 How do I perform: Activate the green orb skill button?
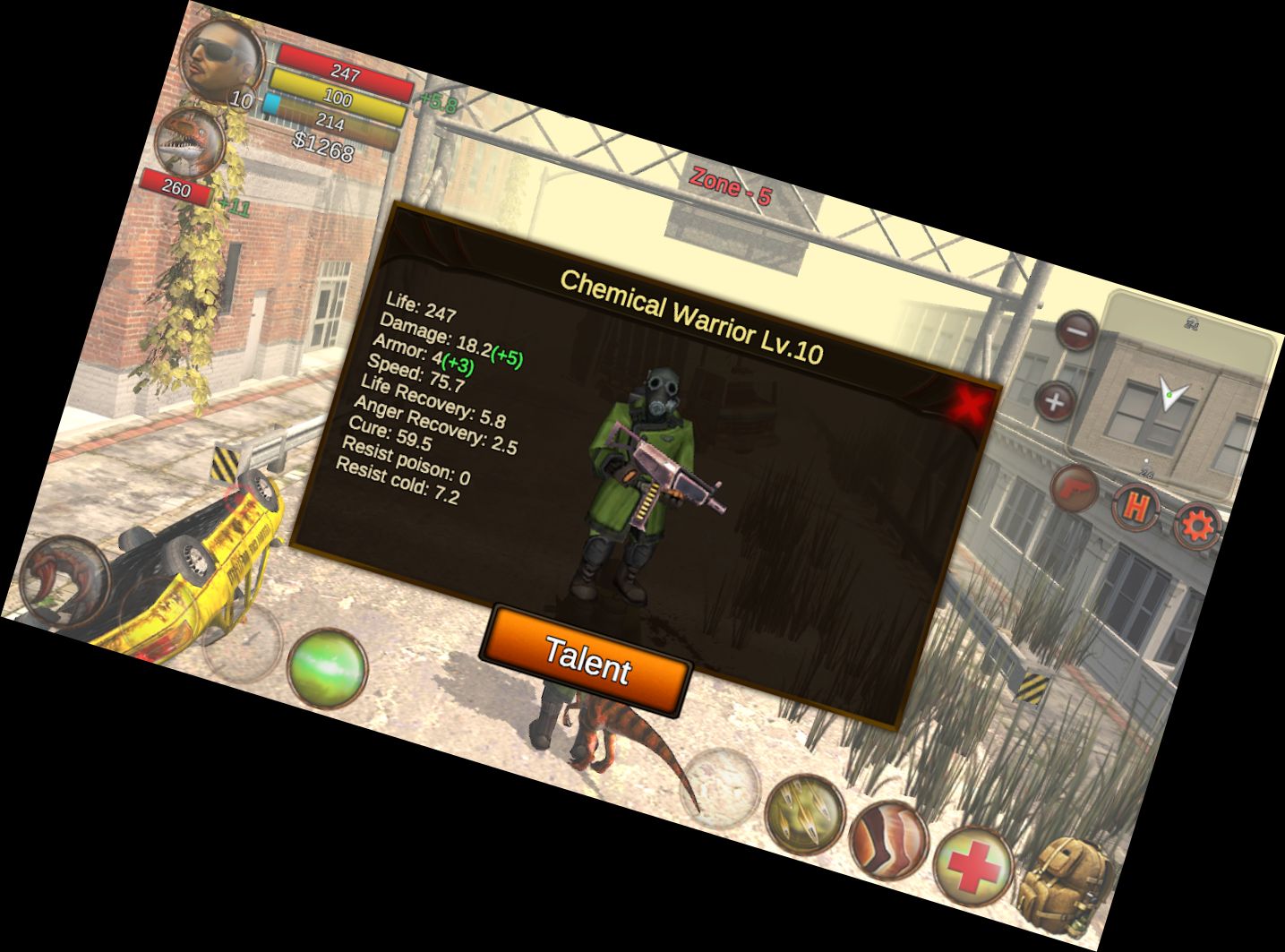pos(328,669)
